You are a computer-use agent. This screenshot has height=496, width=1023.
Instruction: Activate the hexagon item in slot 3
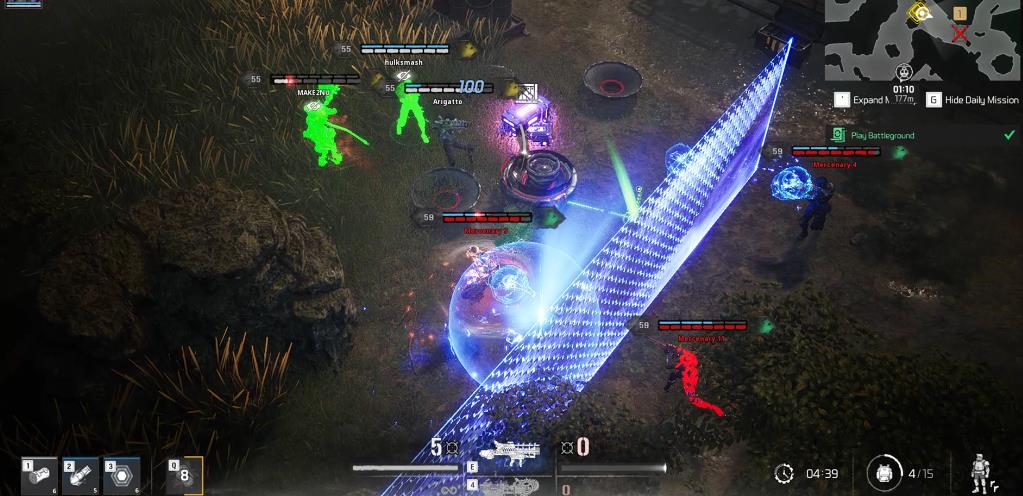click(121, 476)
